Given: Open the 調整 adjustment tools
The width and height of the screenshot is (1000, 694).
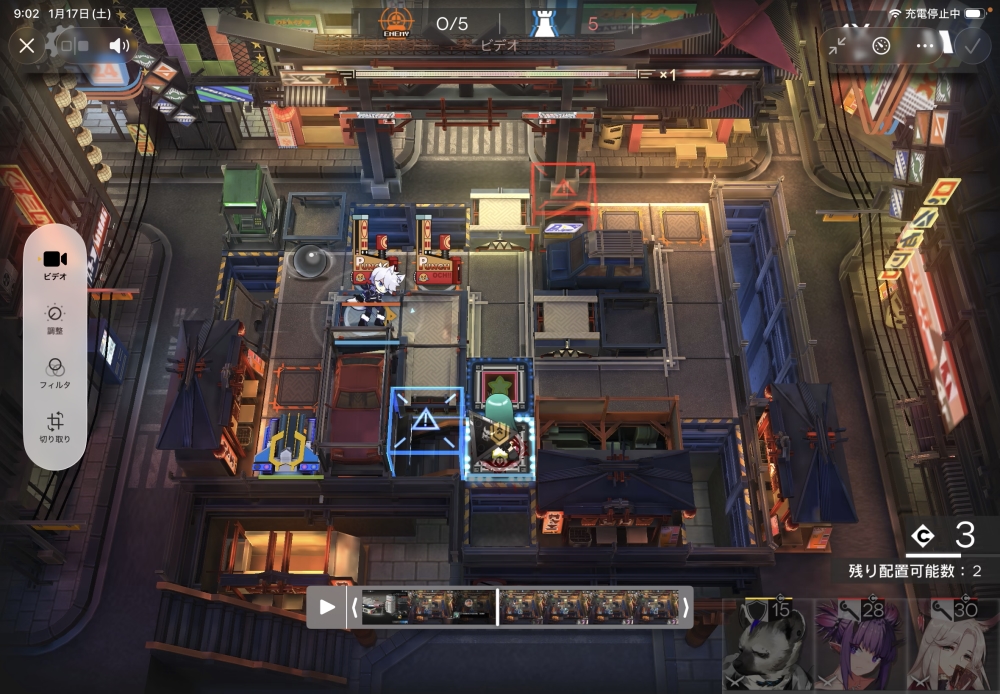Looking at the screenshot, I should 55,319.
